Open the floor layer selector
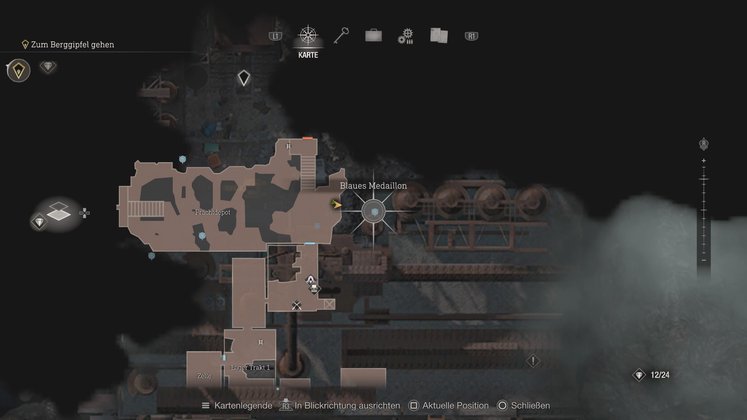 pyautogui.click(x=59, y=212)
